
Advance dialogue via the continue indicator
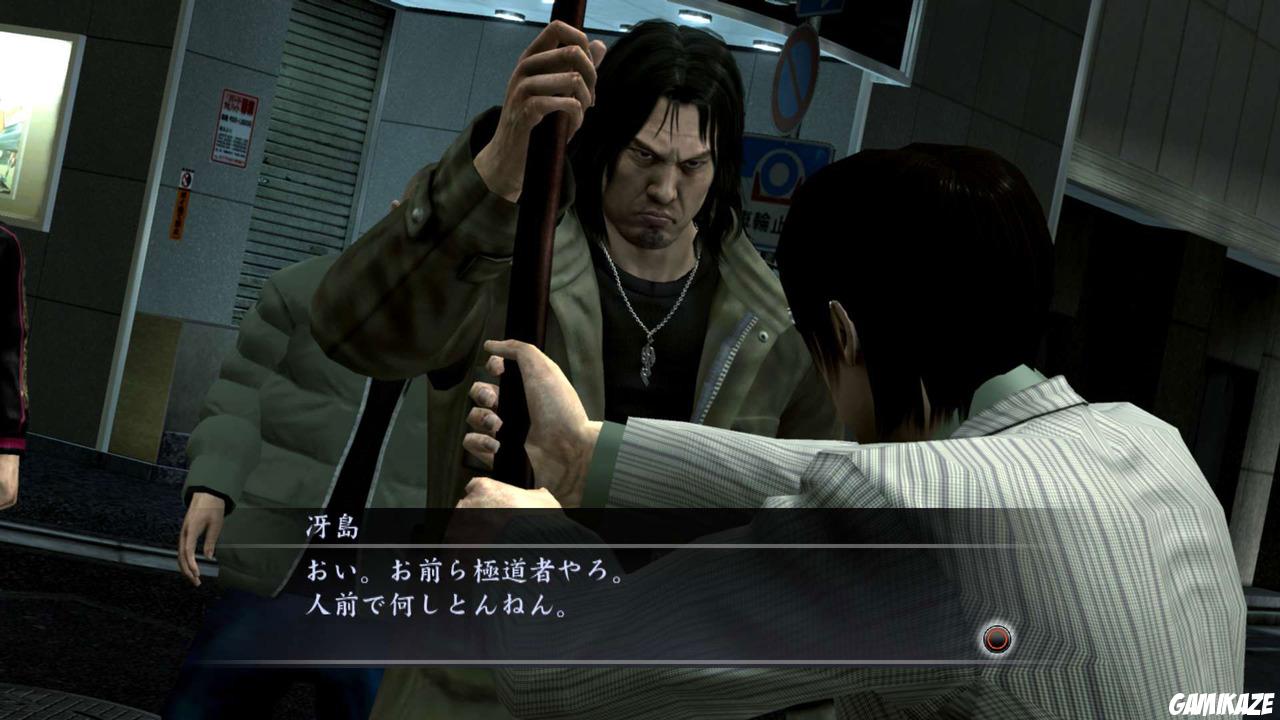coord(995,638)
